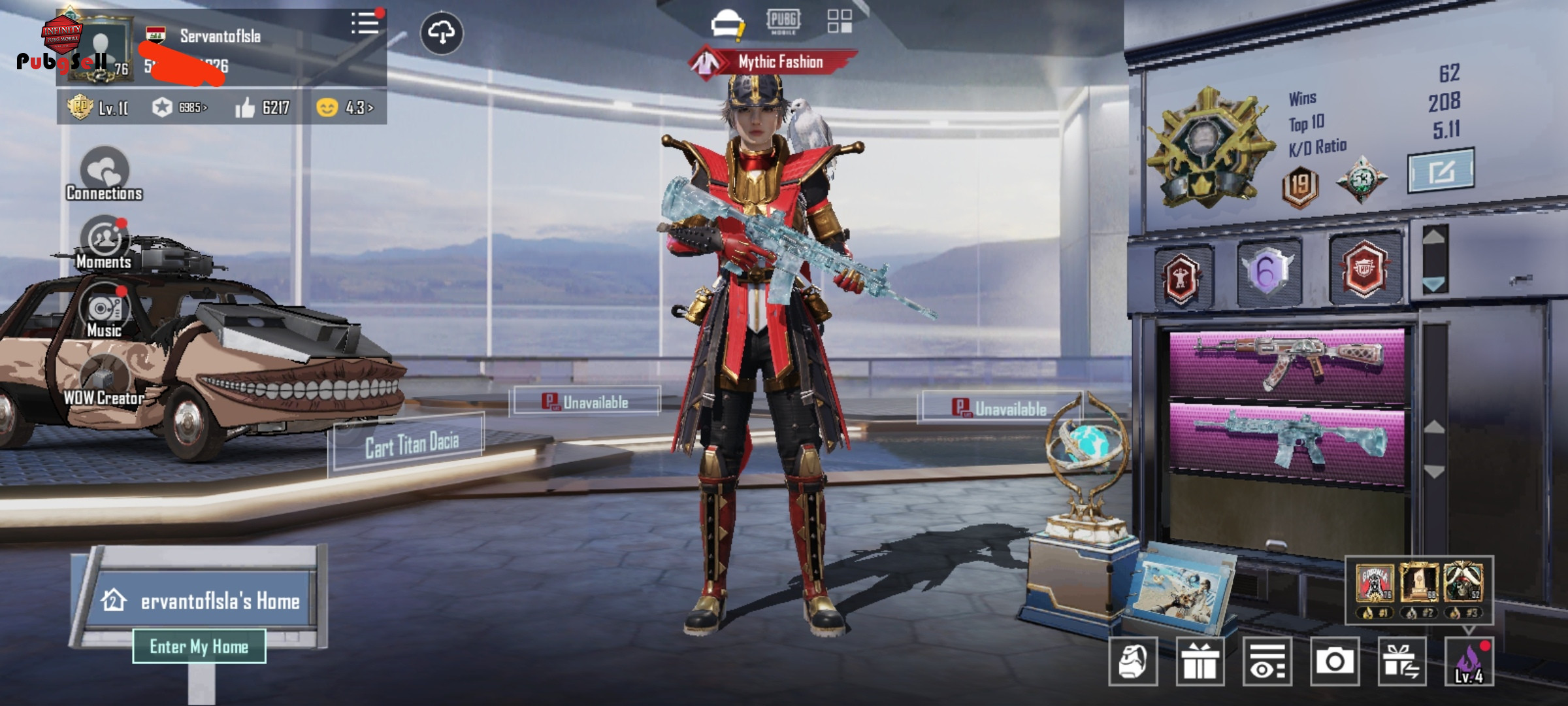This screenshot has height=706, width=1568.
Task: Select the glacier M416 skin showcase
Action: 1286,442
